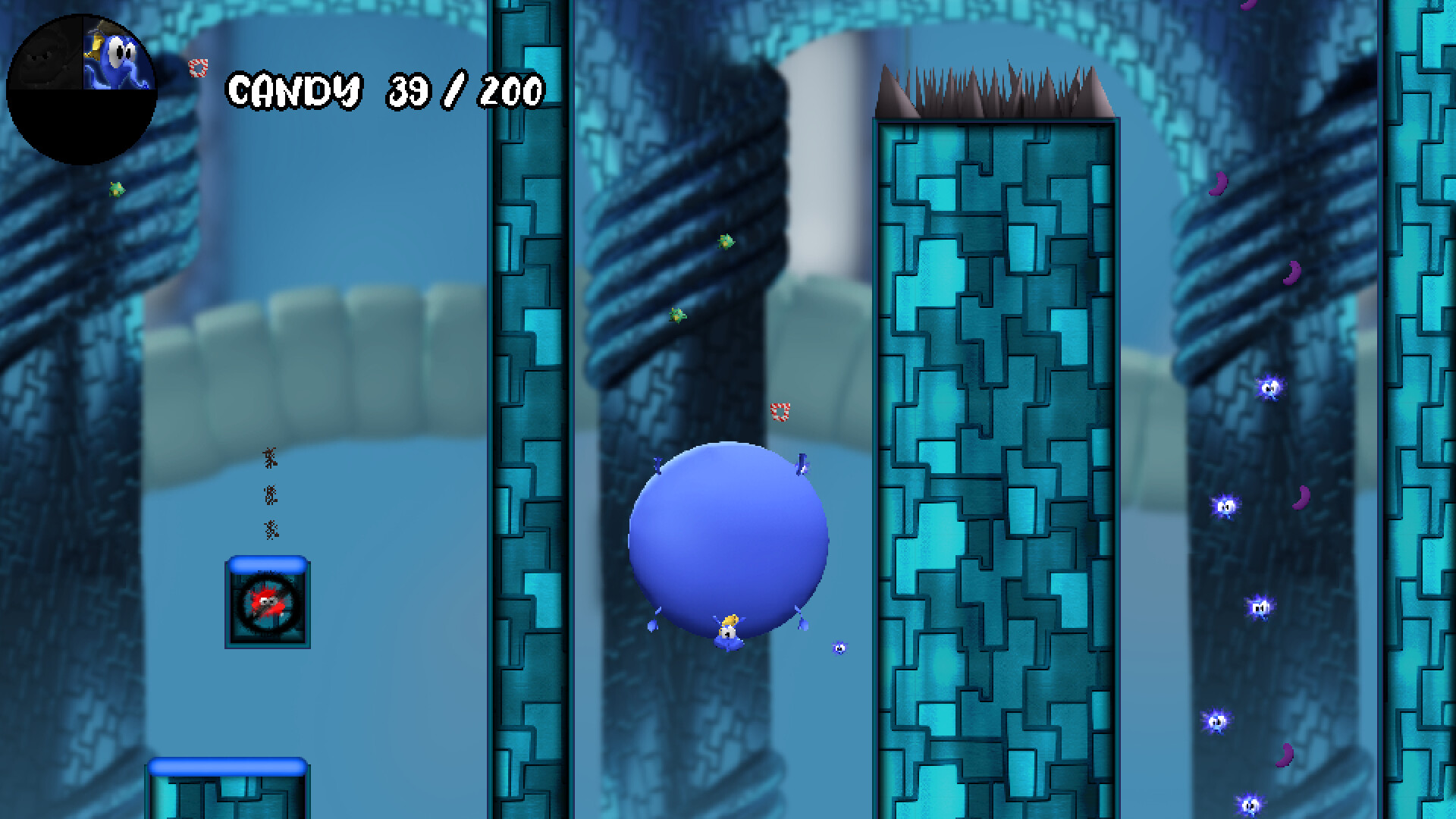1456x819 pixels.
Task: Click the inflated blue balloon character
Action: click(x=730, y=538)
